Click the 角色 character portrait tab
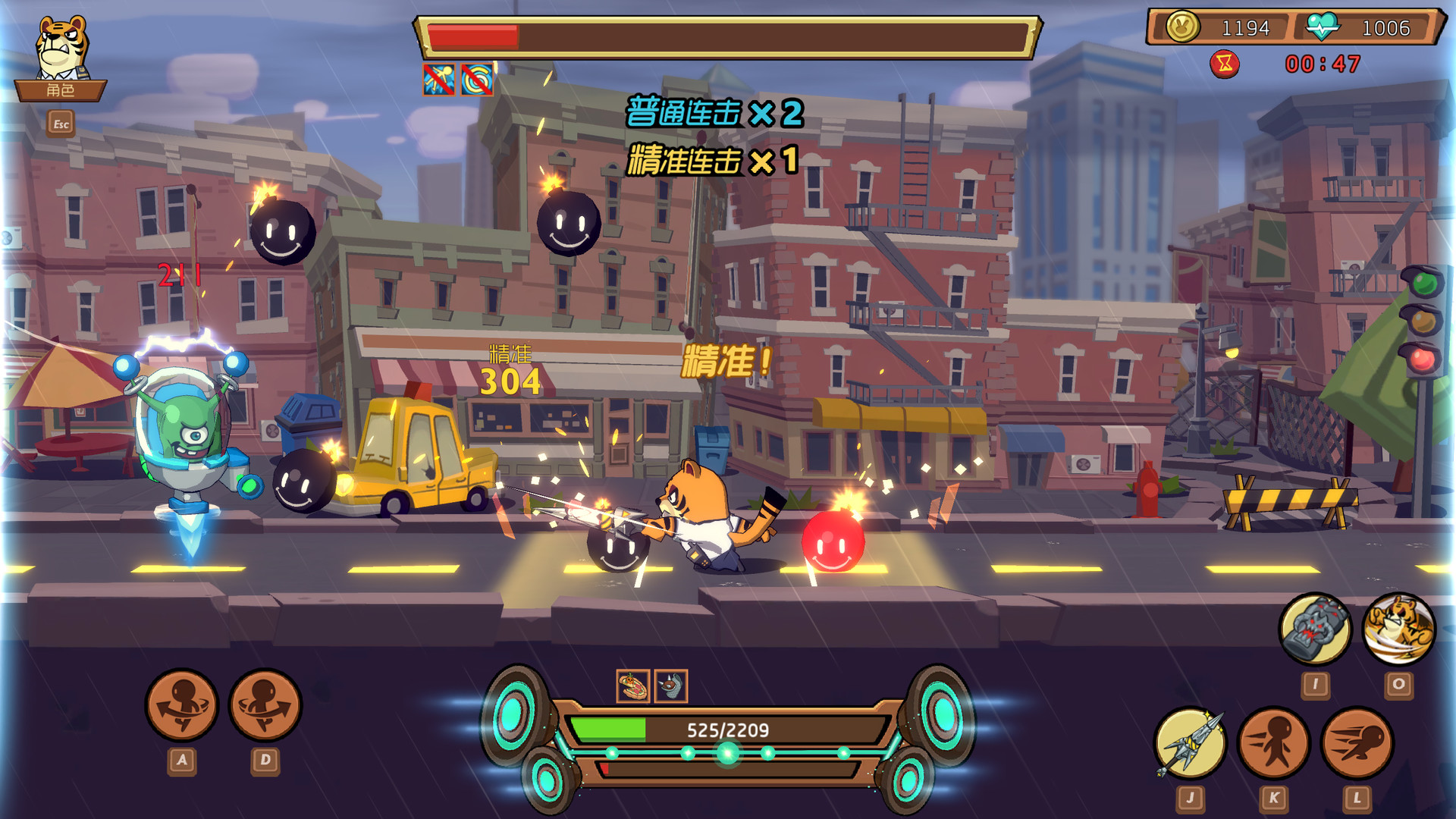This screenshot has height=819, width=1456. click(x=63, y=90)
